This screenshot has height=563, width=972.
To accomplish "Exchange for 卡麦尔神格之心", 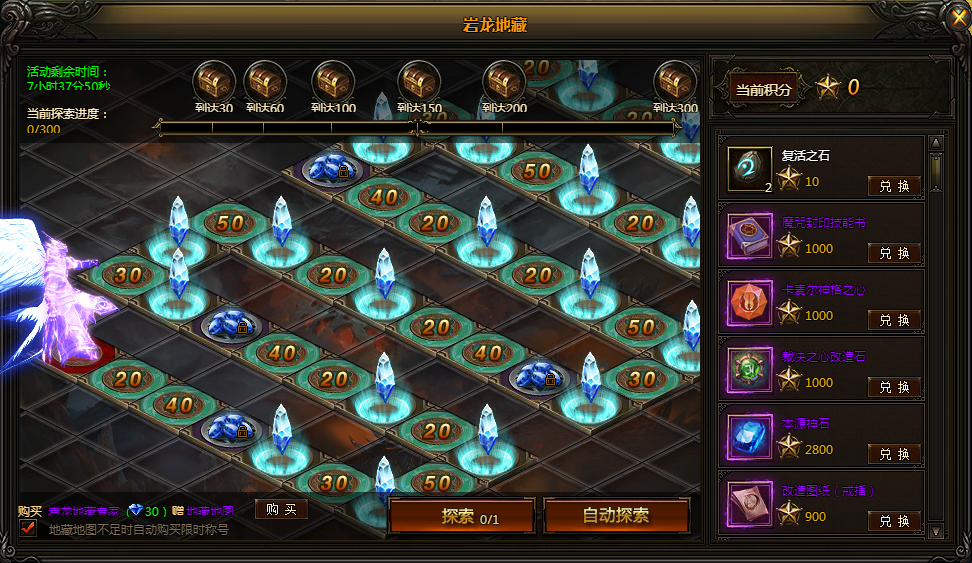I will click(x=894, y=320).
